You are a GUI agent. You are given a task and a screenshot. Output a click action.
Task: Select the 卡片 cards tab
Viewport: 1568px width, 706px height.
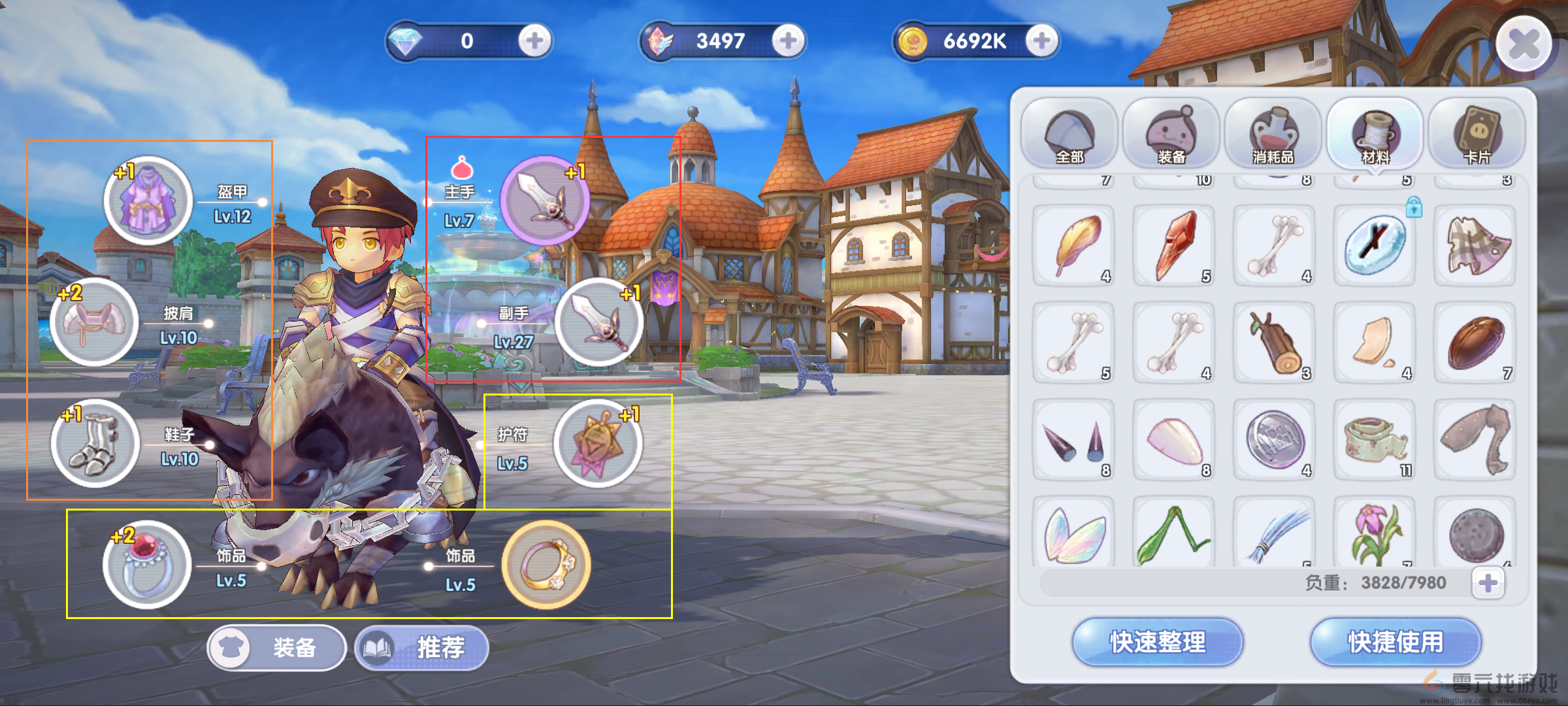pyautogui.click(x=1477, y=134)
